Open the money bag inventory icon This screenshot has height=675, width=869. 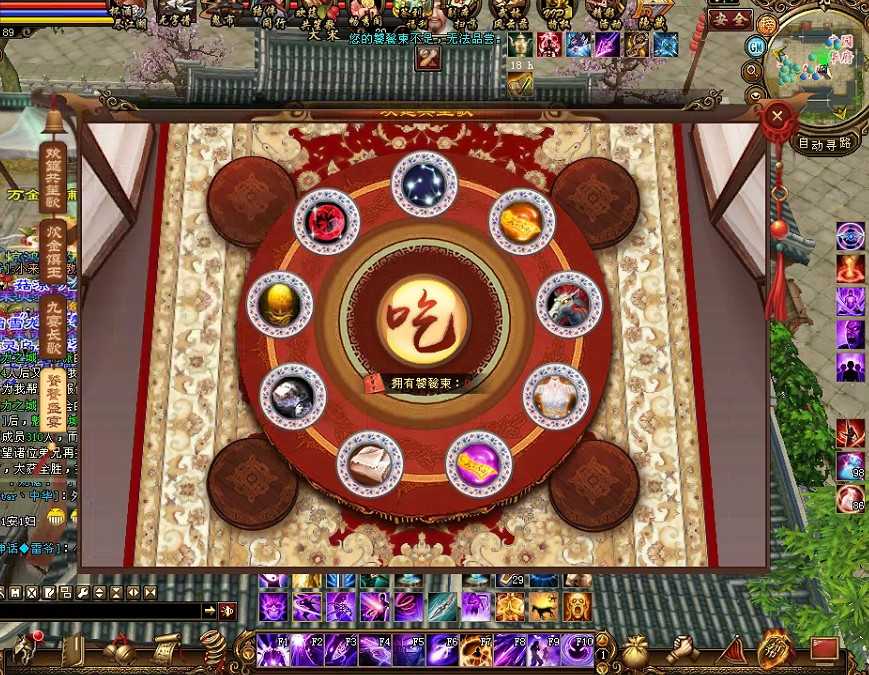point(635,650)
